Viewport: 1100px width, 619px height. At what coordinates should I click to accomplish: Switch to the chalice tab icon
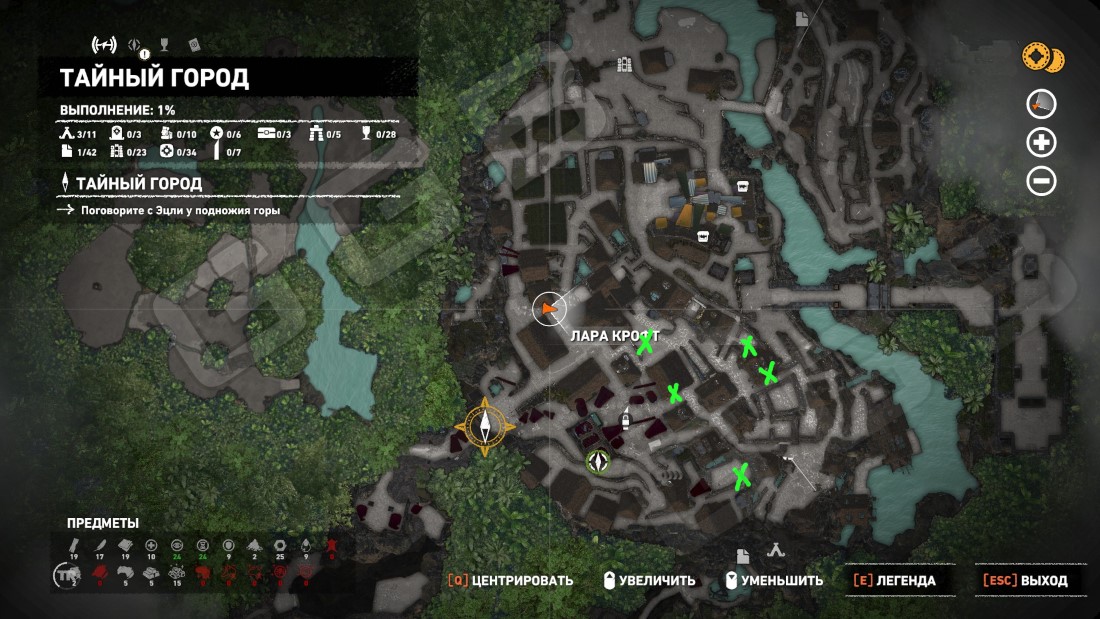pos(166,44)
